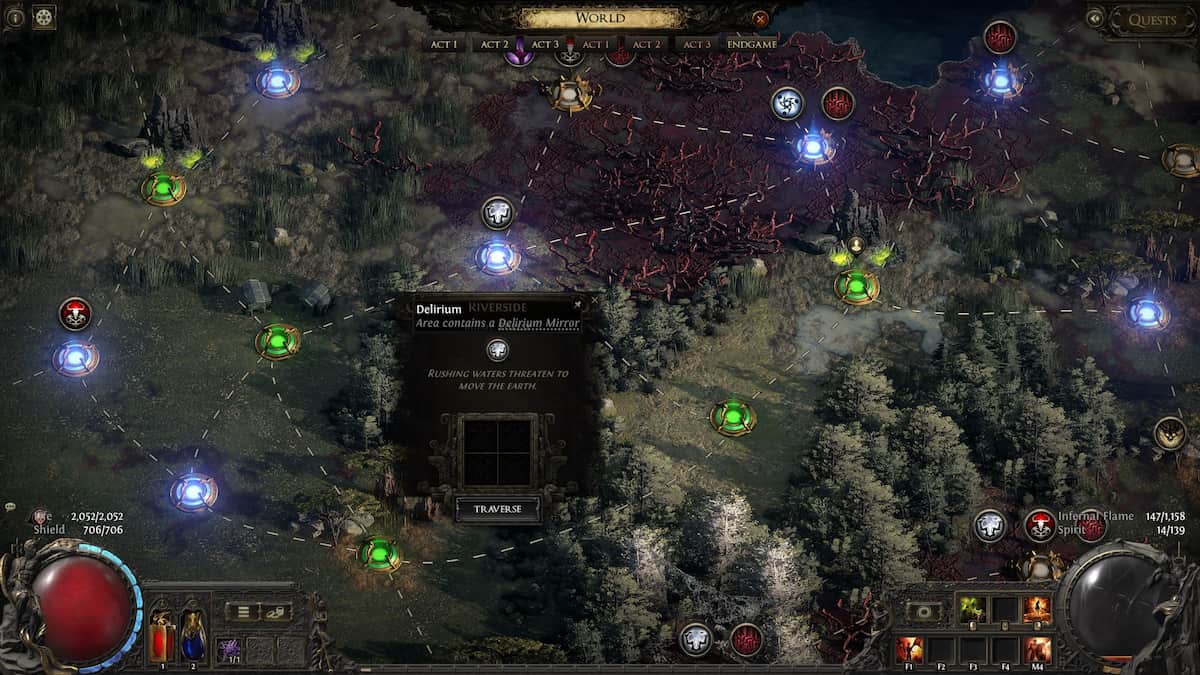Viewport: 1200px width, 675px height.
Task: Open the Quests panel
Action: [1152, 20]
